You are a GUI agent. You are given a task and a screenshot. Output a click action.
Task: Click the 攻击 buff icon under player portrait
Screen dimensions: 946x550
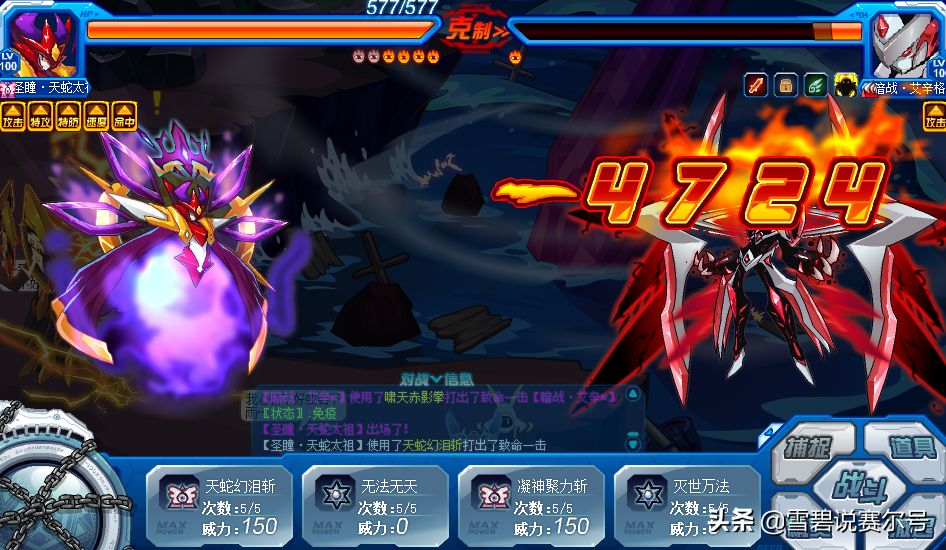click(x=13, y=116)
